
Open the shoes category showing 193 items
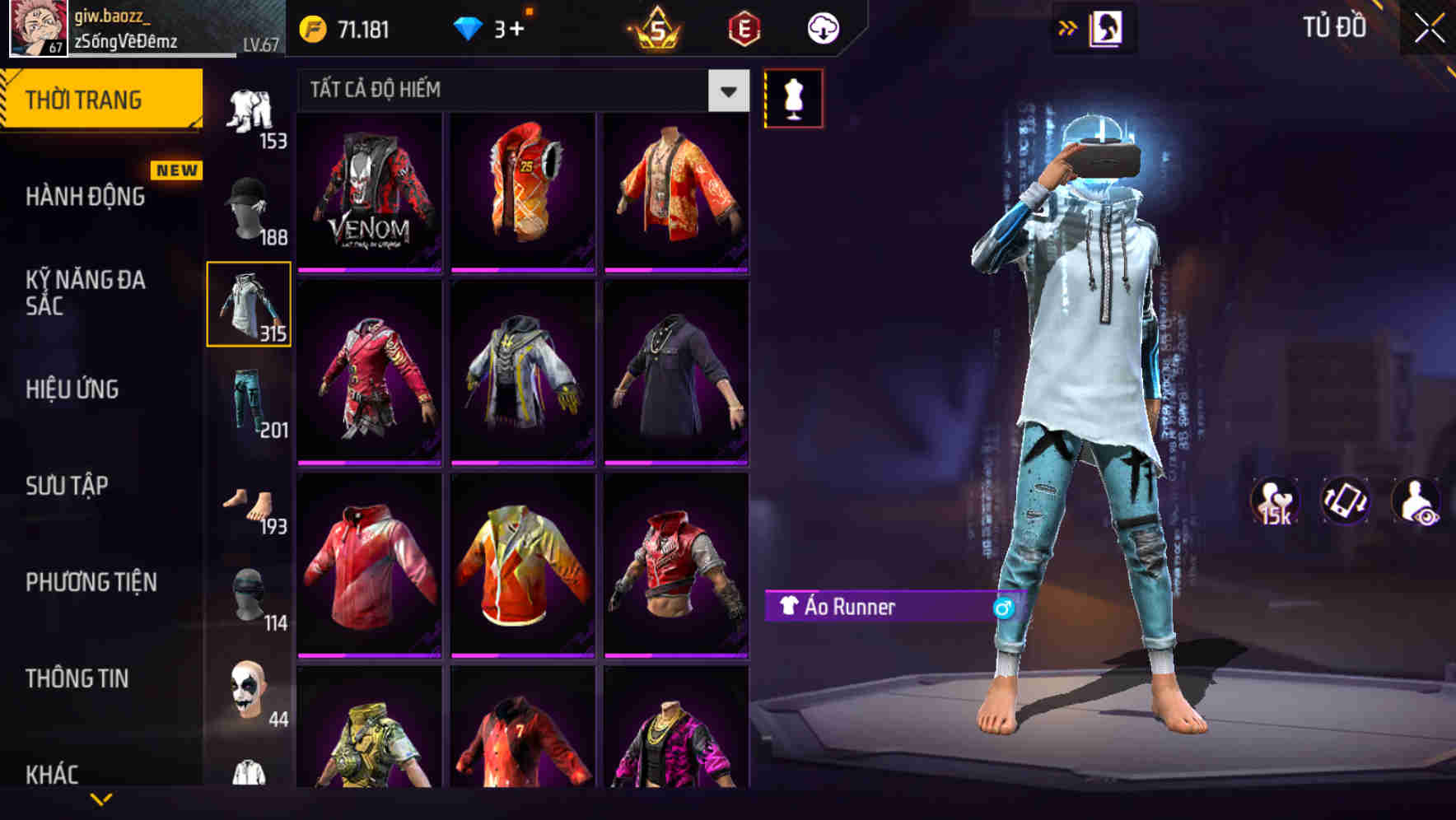(249, 502)
